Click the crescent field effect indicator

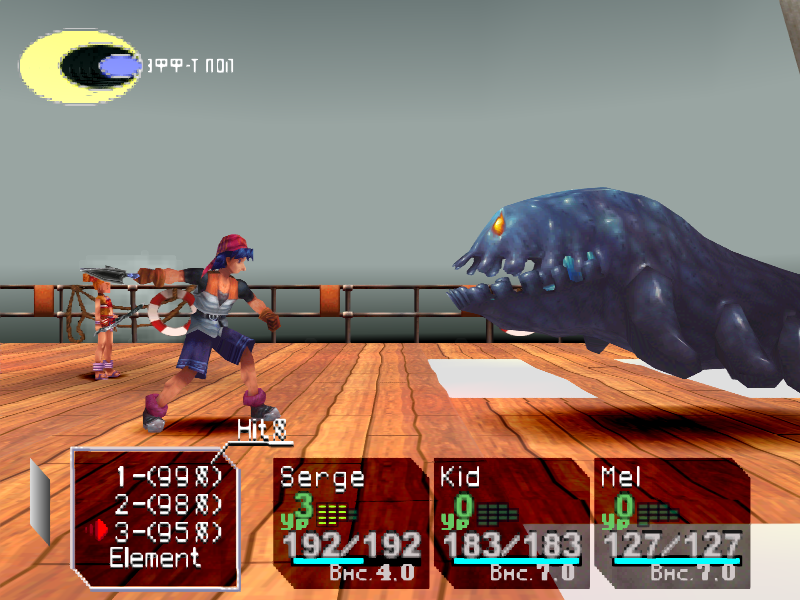click(81, 66)
